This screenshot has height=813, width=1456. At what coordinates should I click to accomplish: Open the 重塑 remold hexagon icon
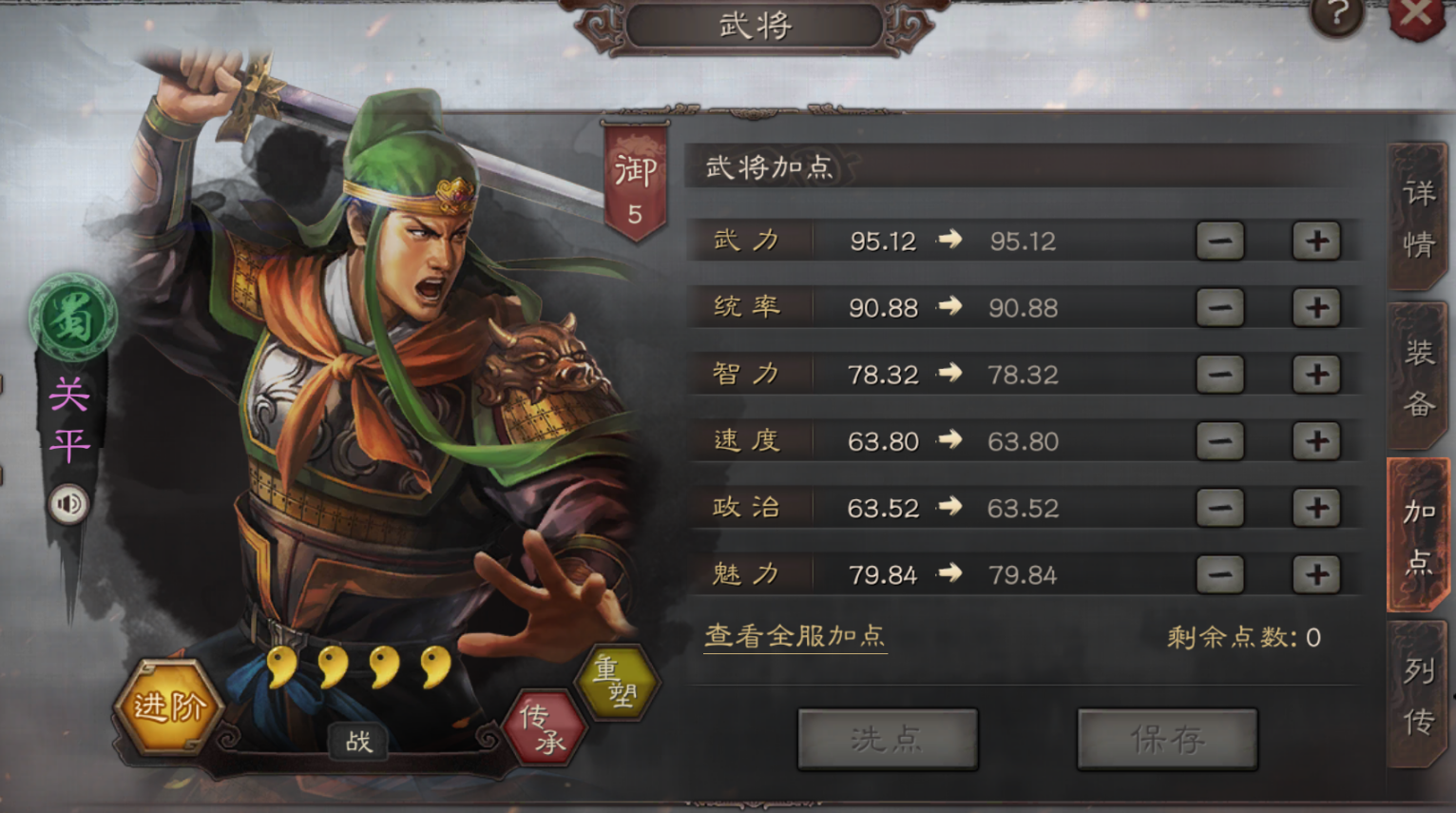[616, 680]
